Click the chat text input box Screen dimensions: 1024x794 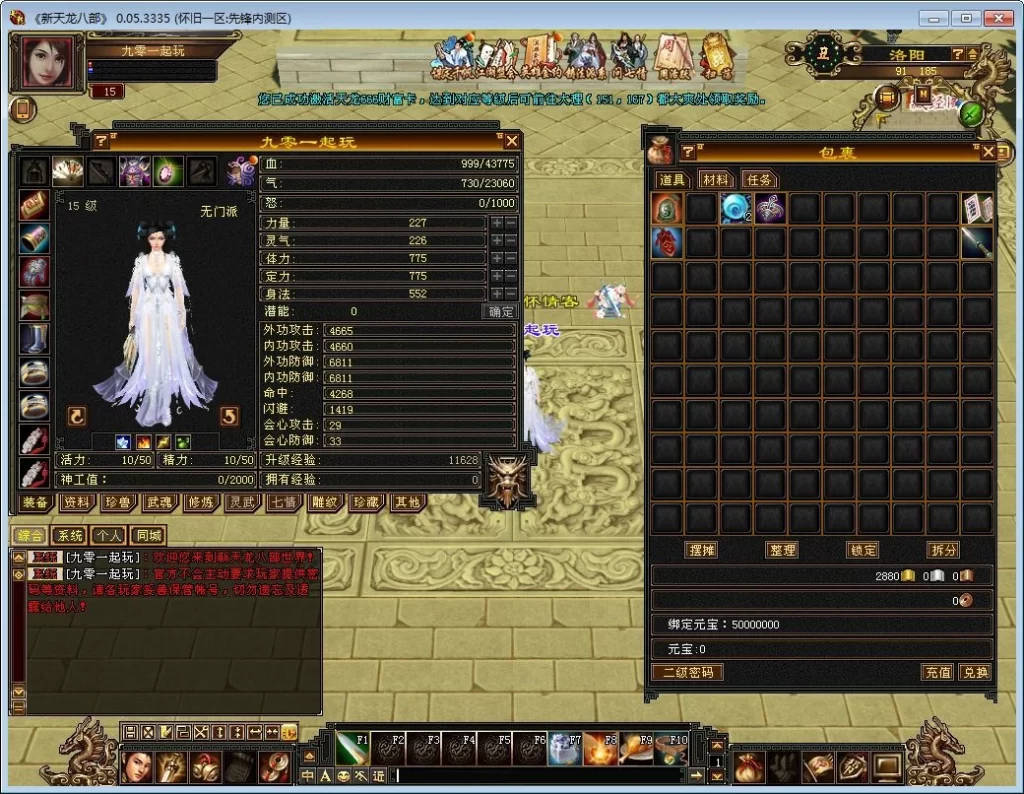coord(540,775)
